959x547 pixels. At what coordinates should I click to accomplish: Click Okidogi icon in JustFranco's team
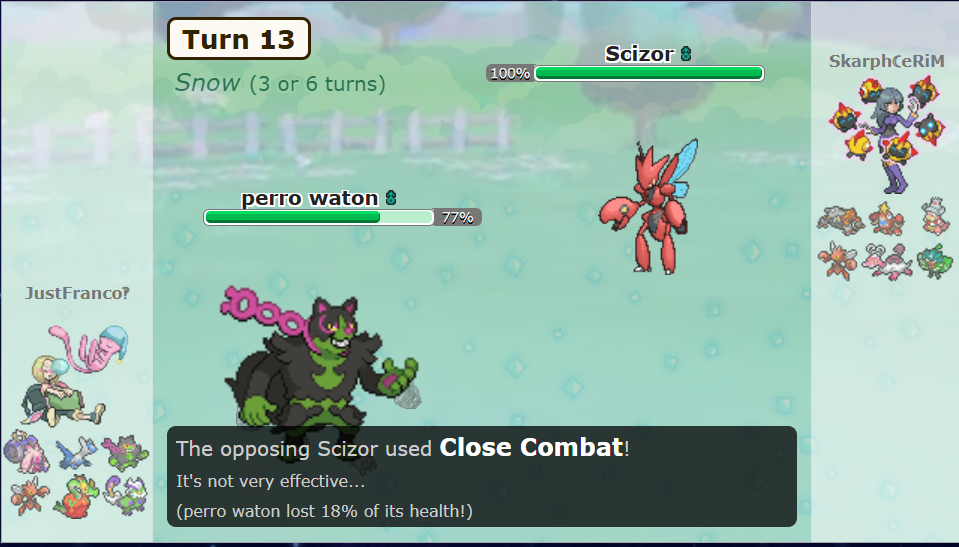[x=126, y=453]
